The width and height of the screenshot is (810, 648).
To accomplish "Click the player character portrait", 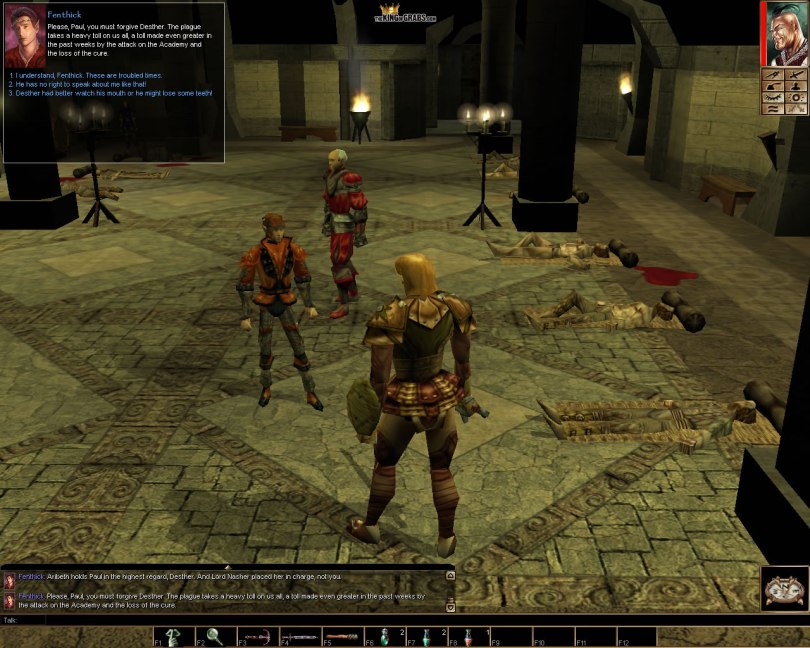I will [786, 34].
